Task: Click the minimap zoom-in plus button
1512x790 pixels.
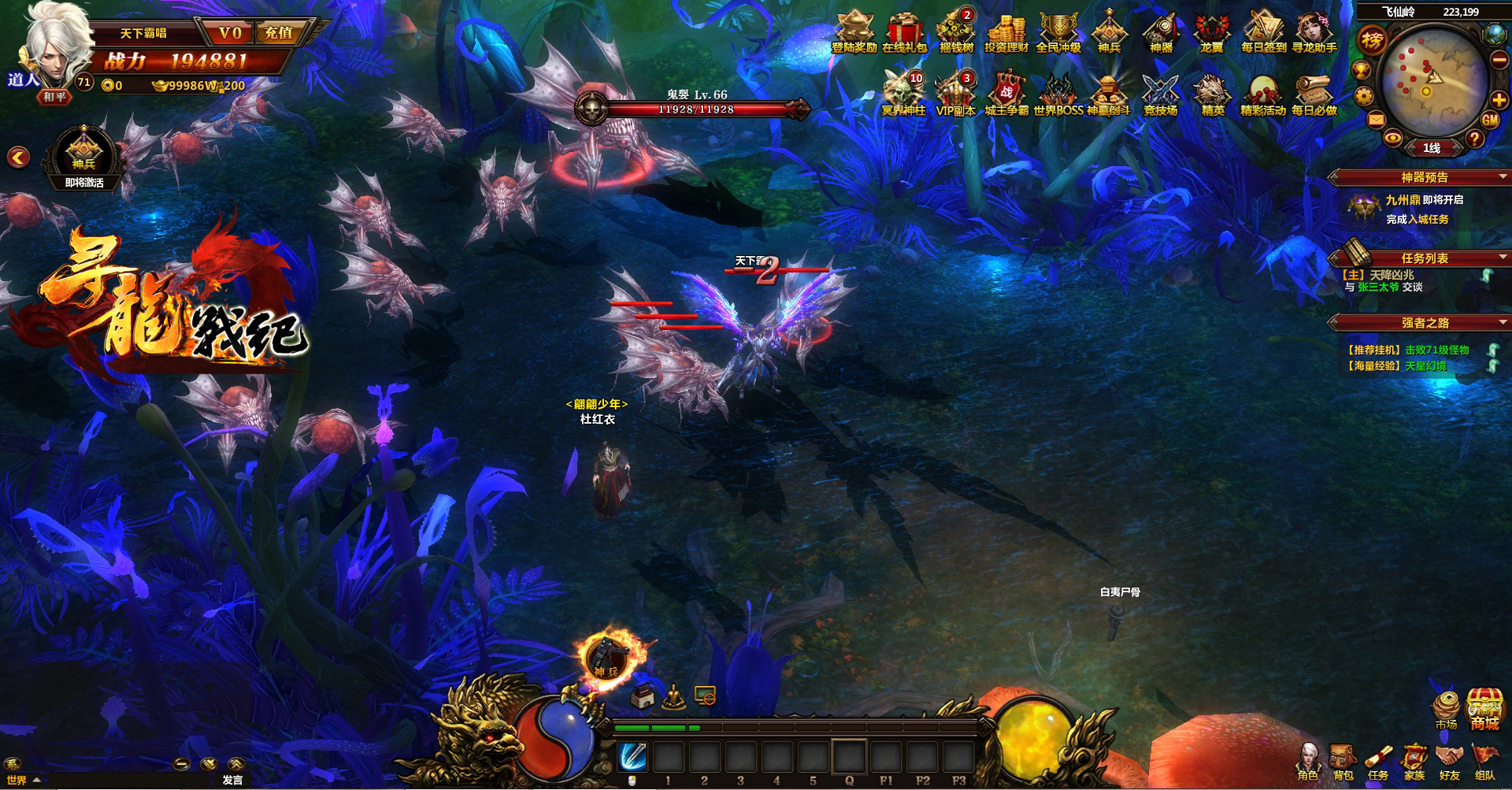Action: [1499, 100]
